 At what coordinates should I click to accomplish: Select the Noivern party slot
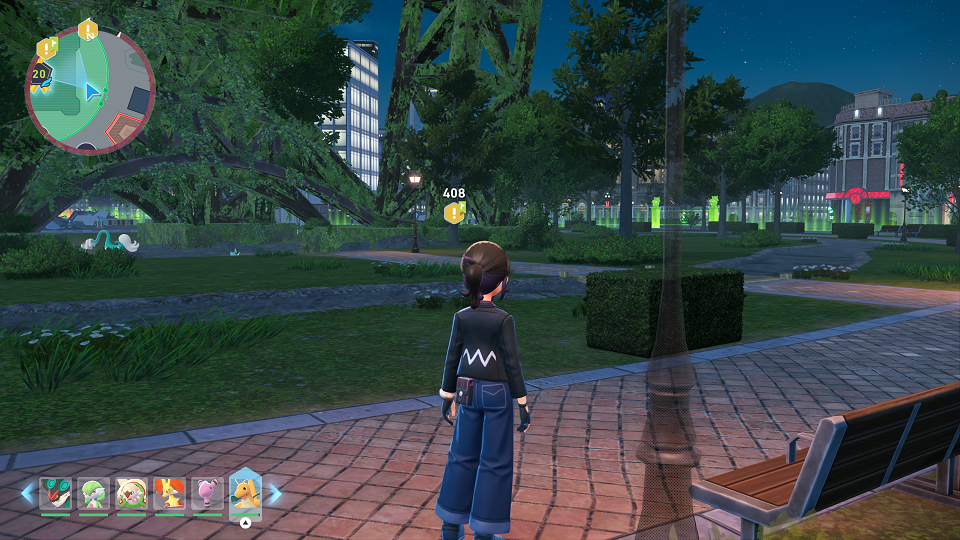click(x=55, y=494)
